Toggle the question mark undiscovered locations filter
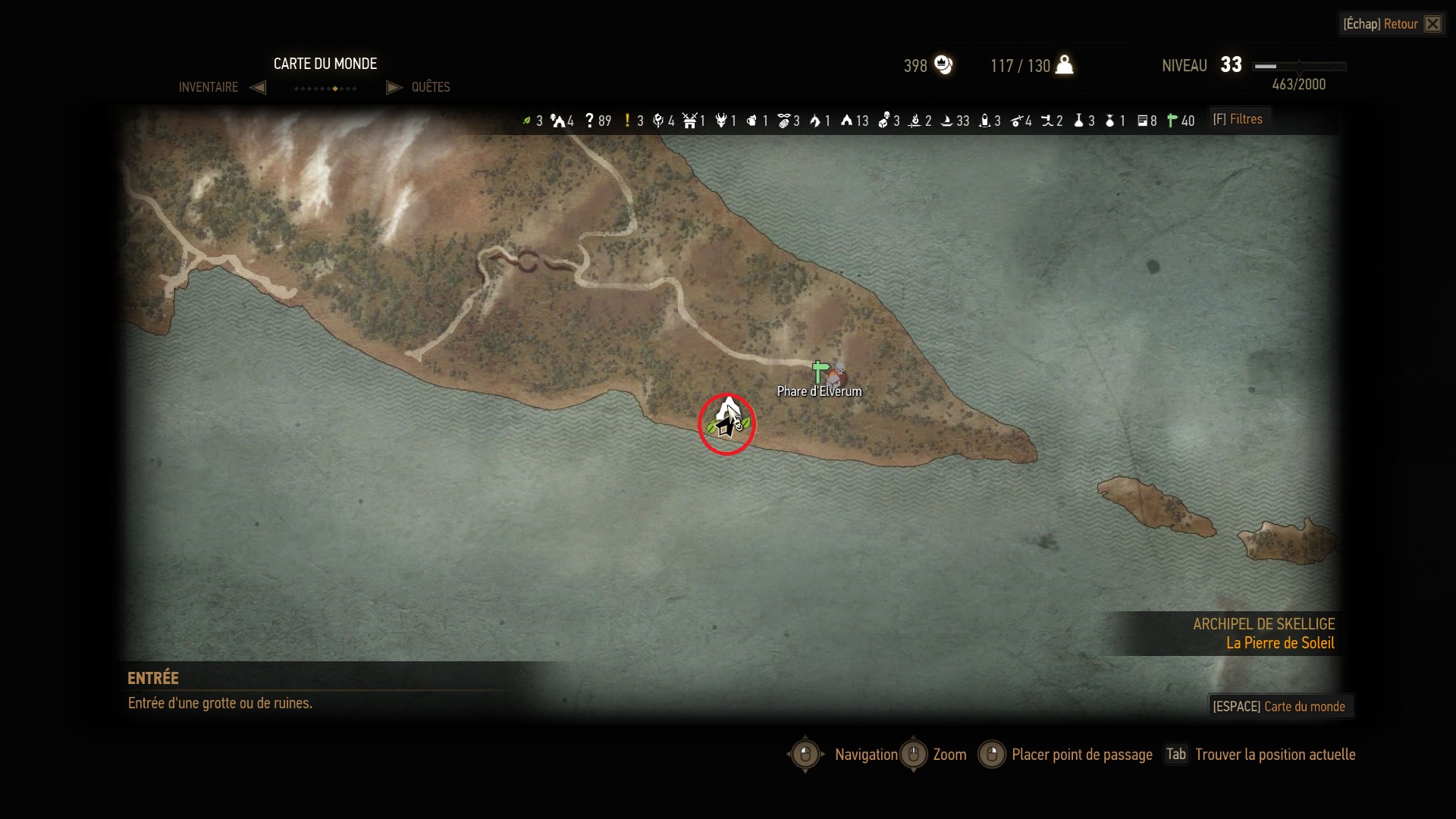This screenshot has height=819, width=1456. point(589,121)
